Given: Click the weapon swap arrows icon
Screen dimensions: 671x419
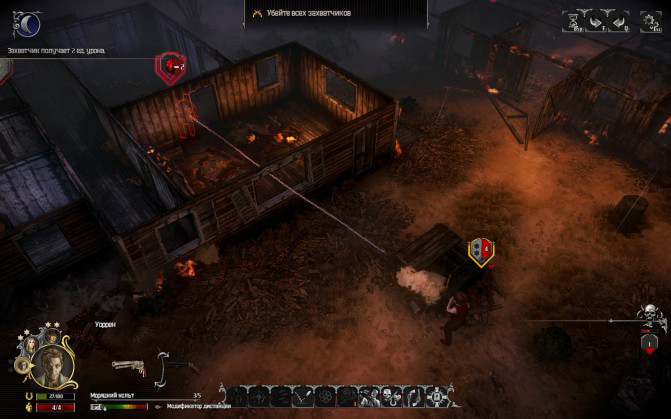Looking at the screenshot, I should [x=160, y=368].
